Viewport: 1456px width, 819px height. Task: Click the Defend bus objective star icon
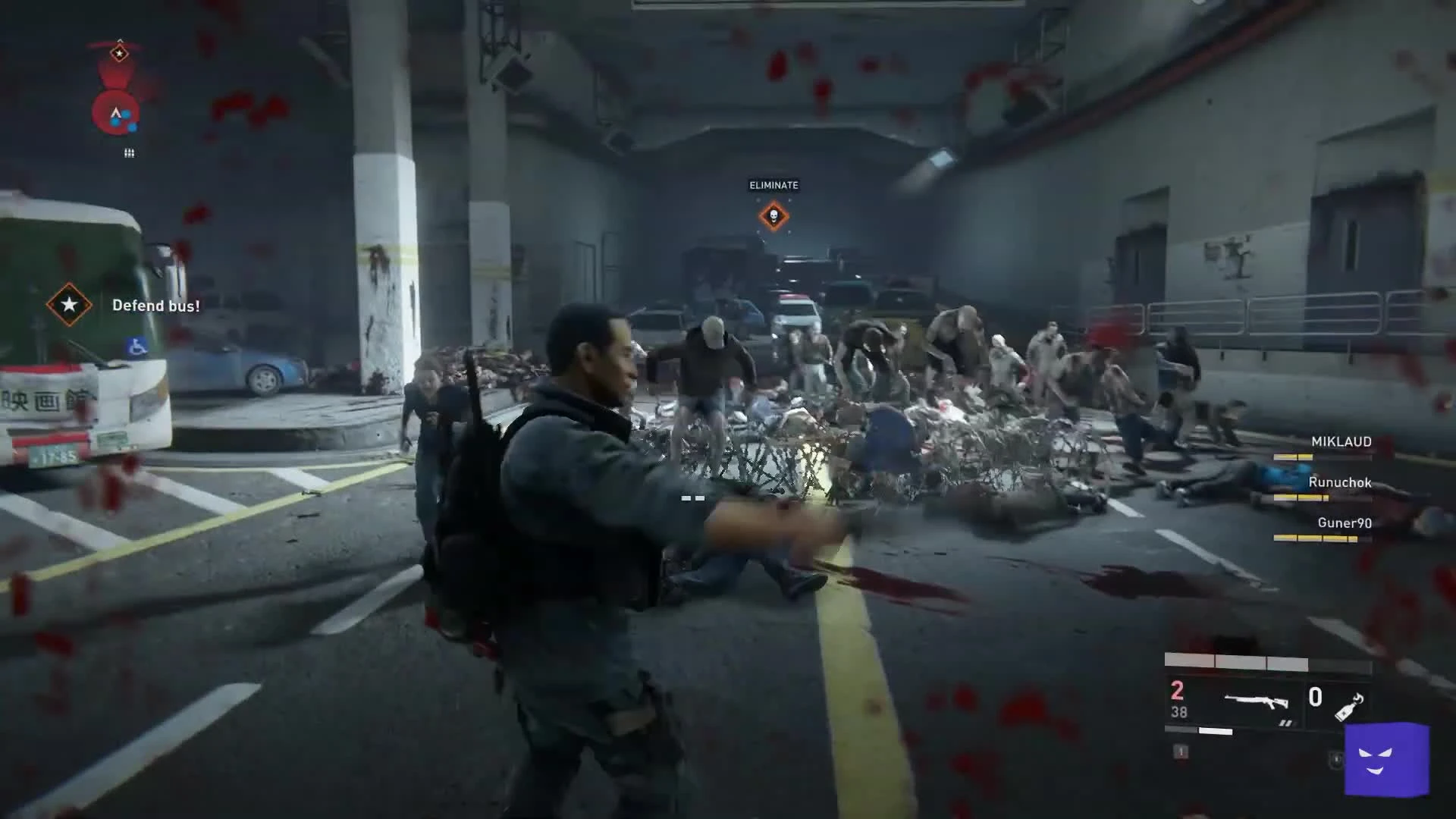coord(68,305)
